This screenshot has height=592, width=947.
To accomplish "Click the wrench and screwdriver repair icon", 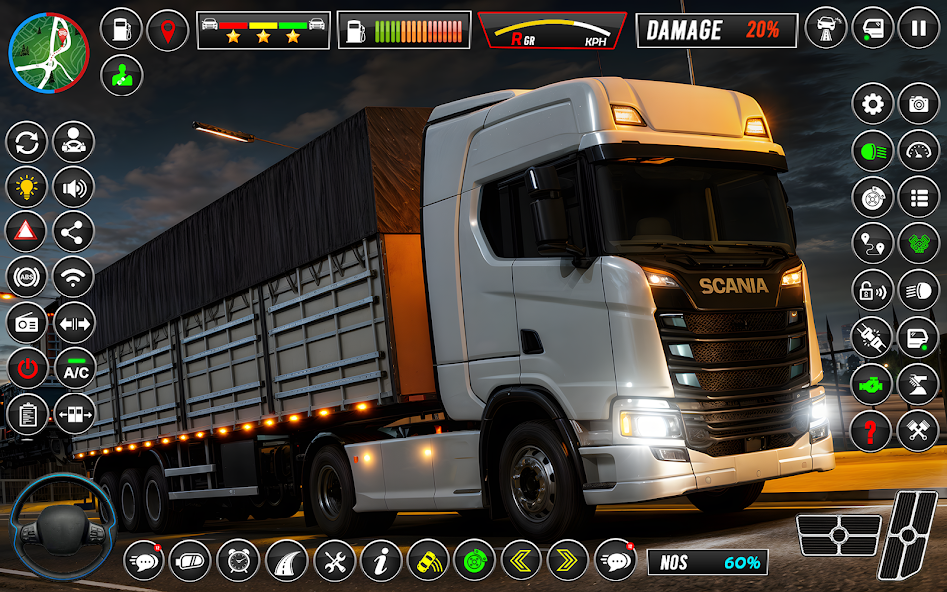I will pyautogui.click(x=334, y=561).
